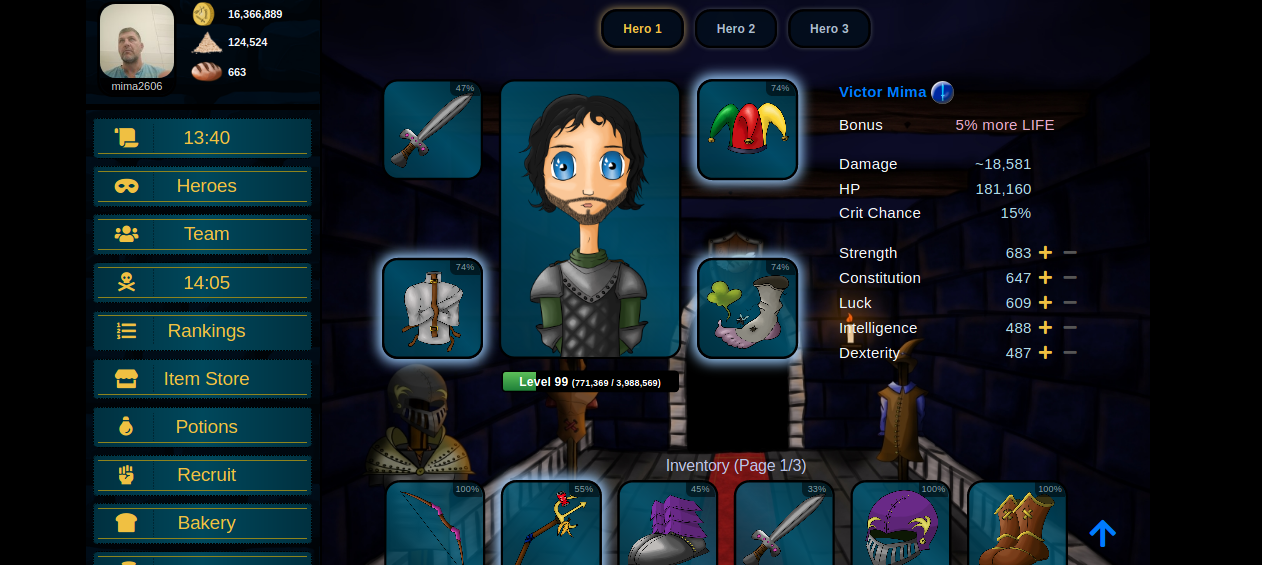Raise Dexterity with its plus button
This screenshot has width=1262, height=565.
[x=1045, y=353]
